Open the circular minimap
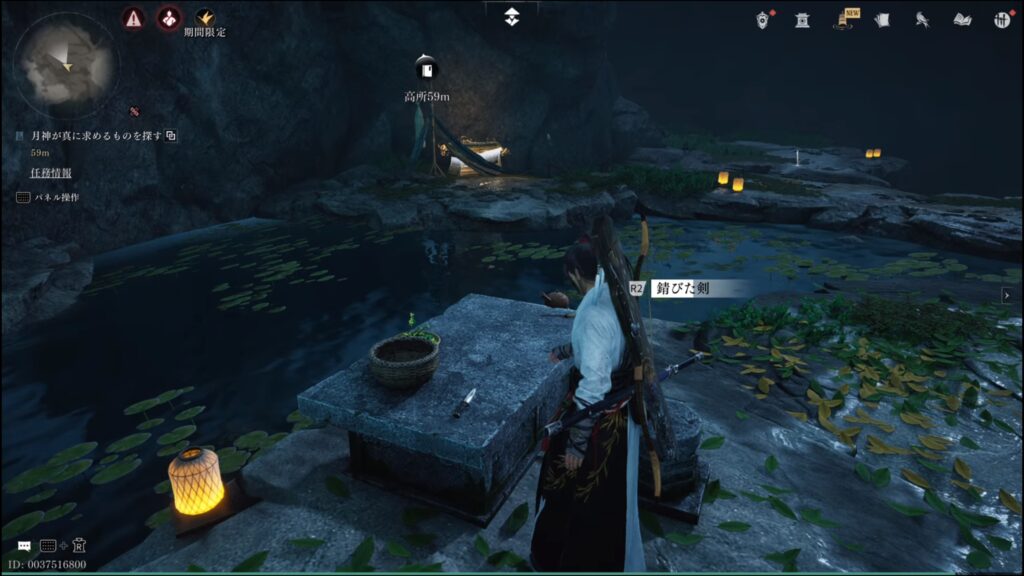The image size is (1024, 576). [66, 64]
